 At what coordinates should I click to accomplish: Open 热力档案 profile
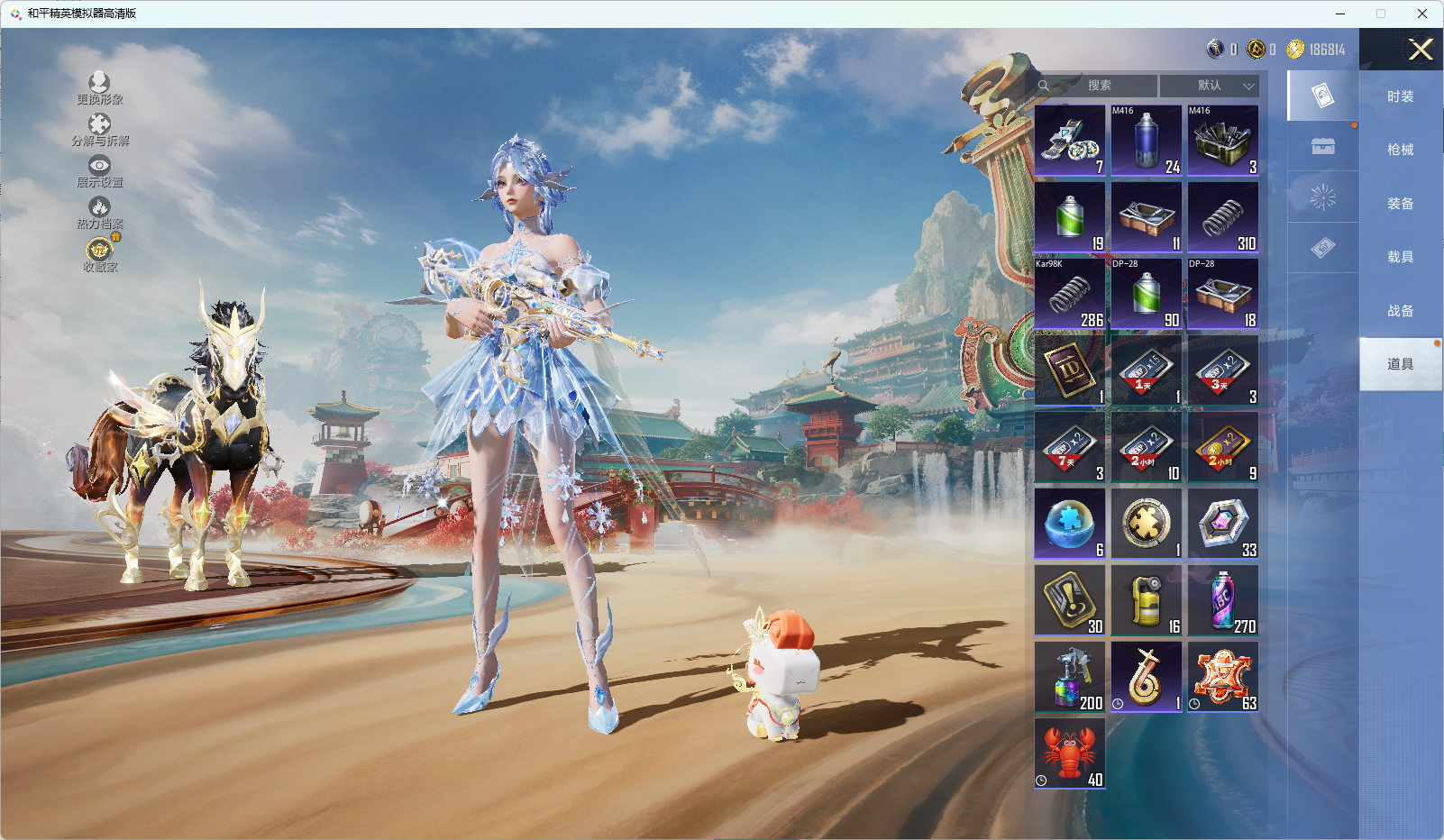[99, 213]
